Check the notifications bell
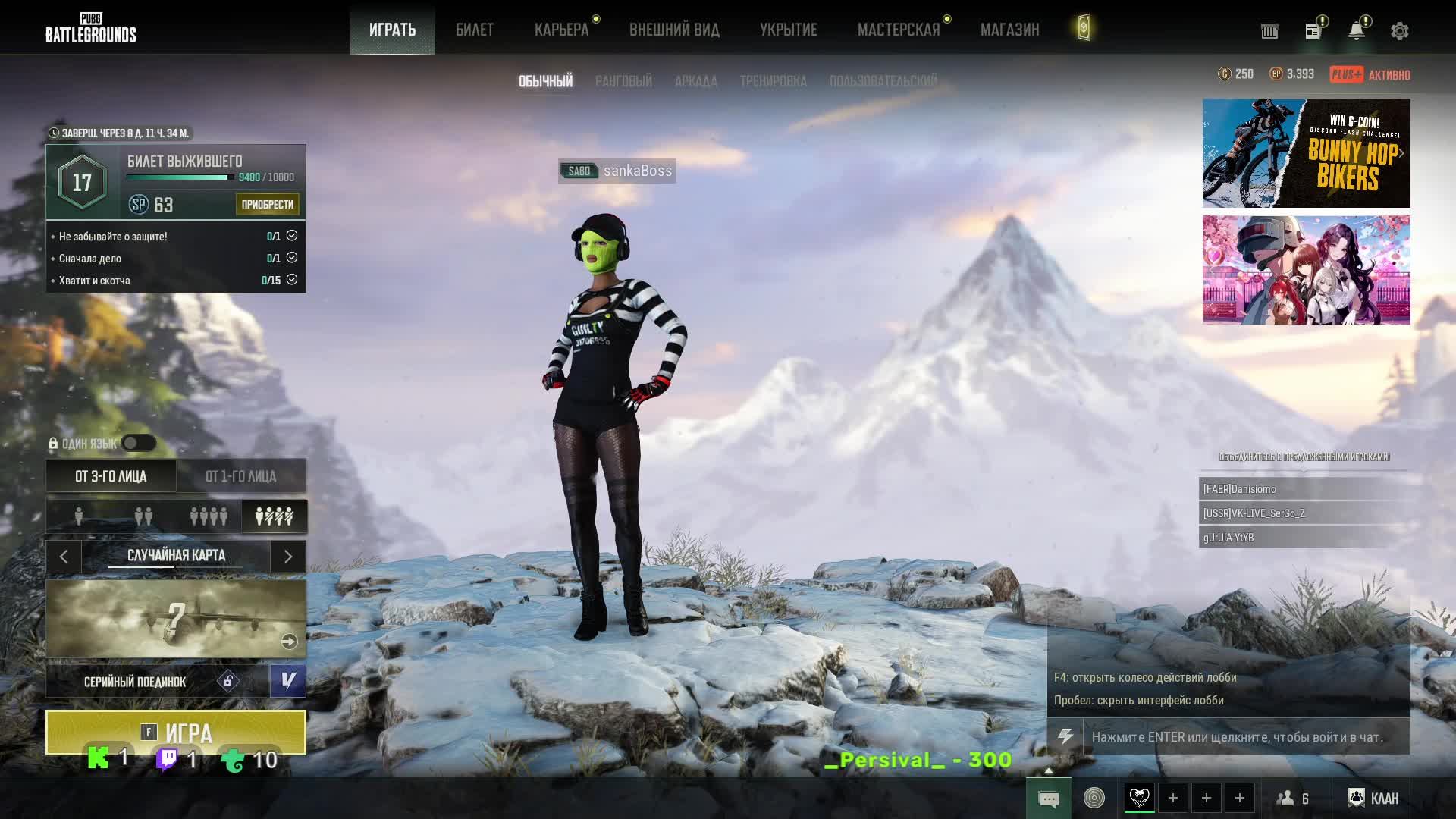Viewport: 1456px width, 819px height. (x=1356, y=31)
